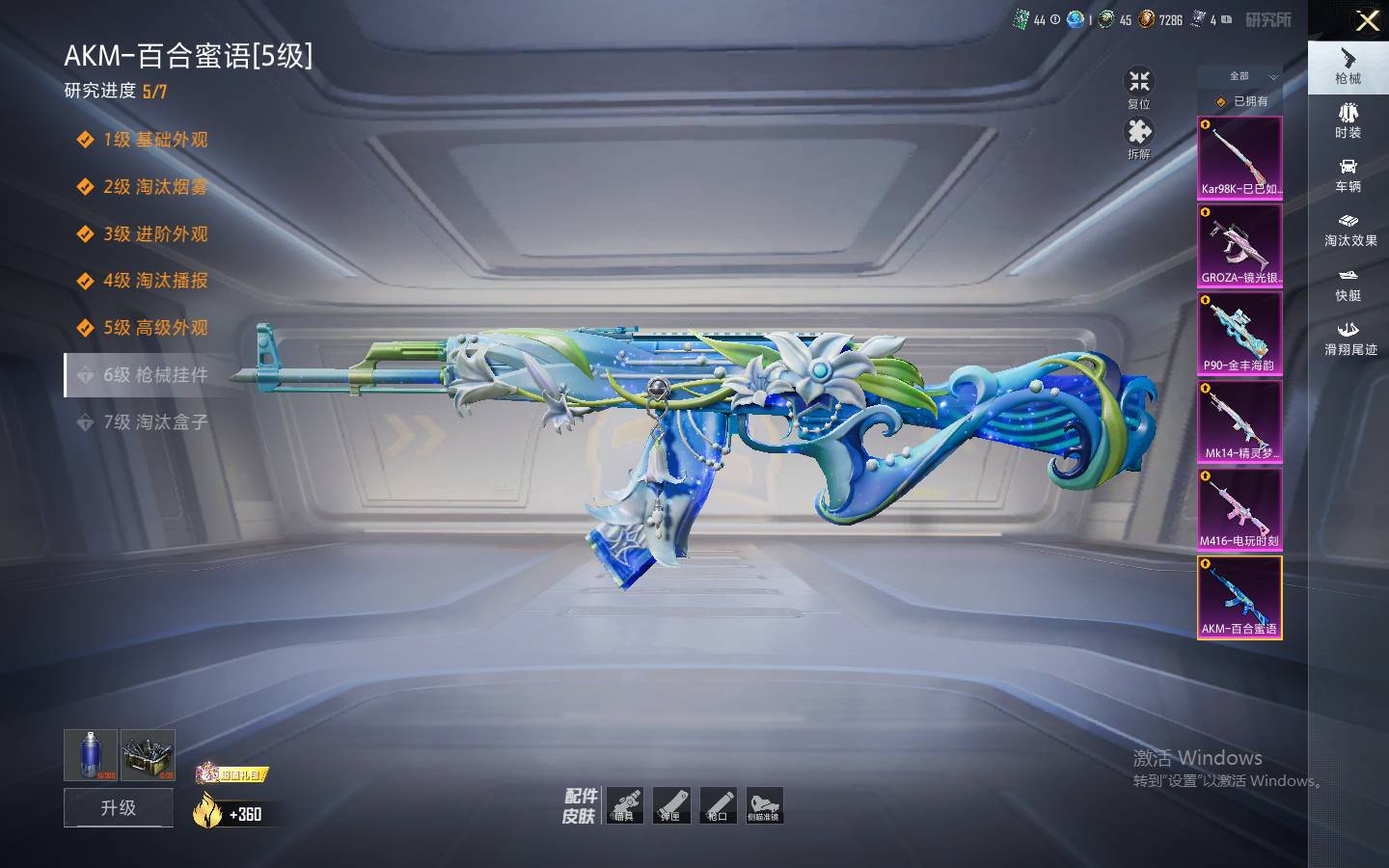This screenshot has height=868, width=1389.
Task: Switch to the 车辆 vehicles tab
Action: point(1348,175)
